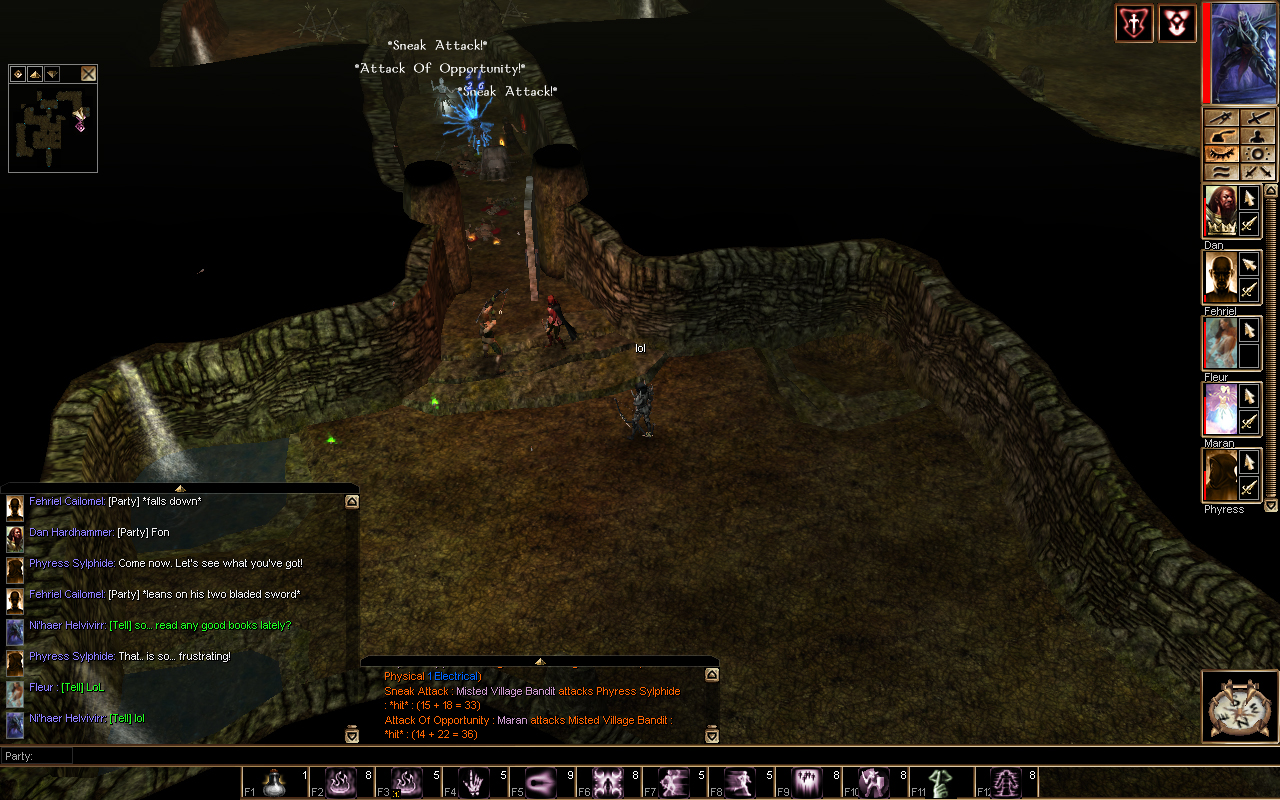
Task: Click the dueling icon at top right
Action: (1135, 23)
